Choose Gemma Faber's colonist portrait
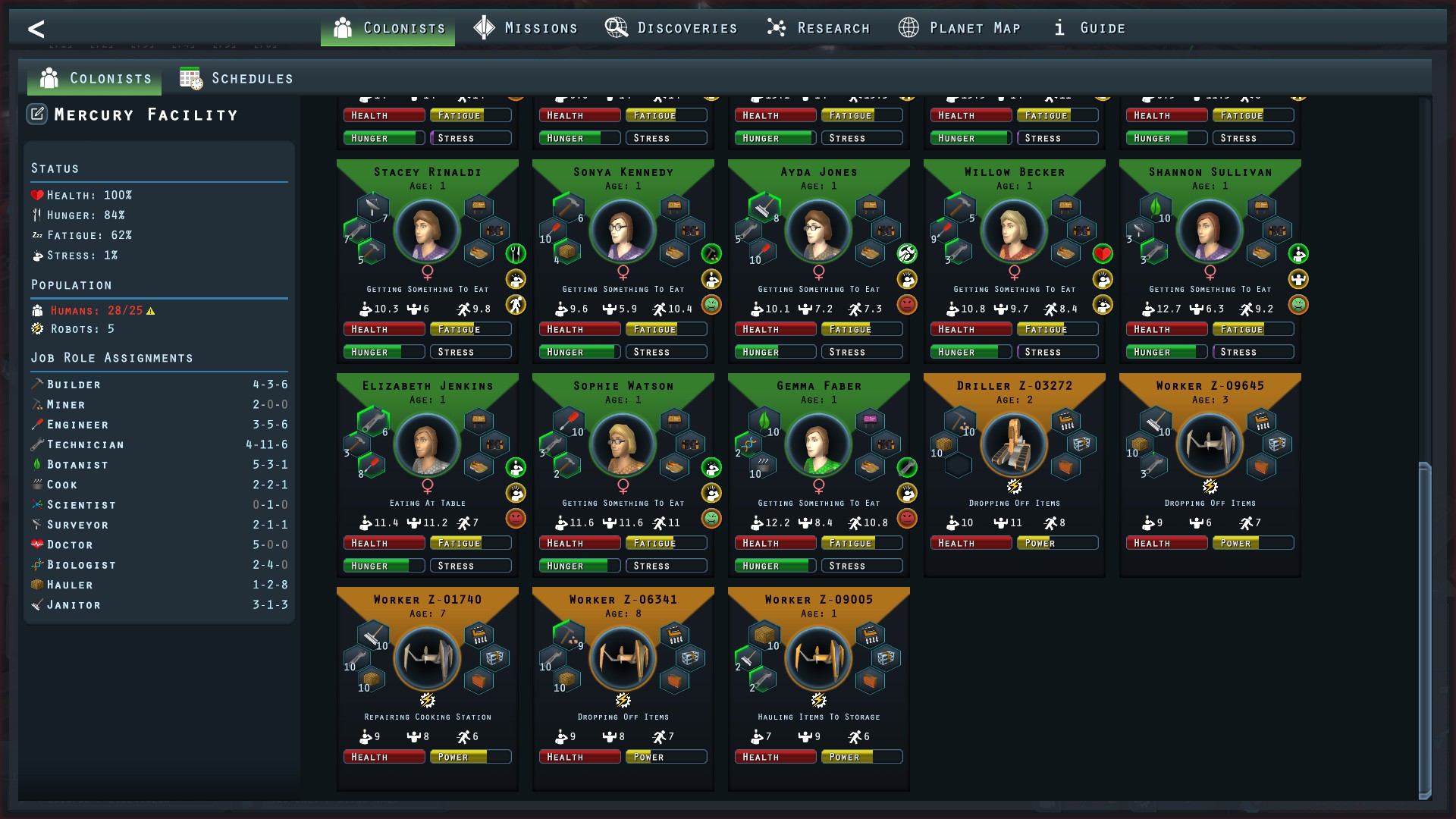The width and height of the screenshot is (1456, 819). tap(818, 445)
